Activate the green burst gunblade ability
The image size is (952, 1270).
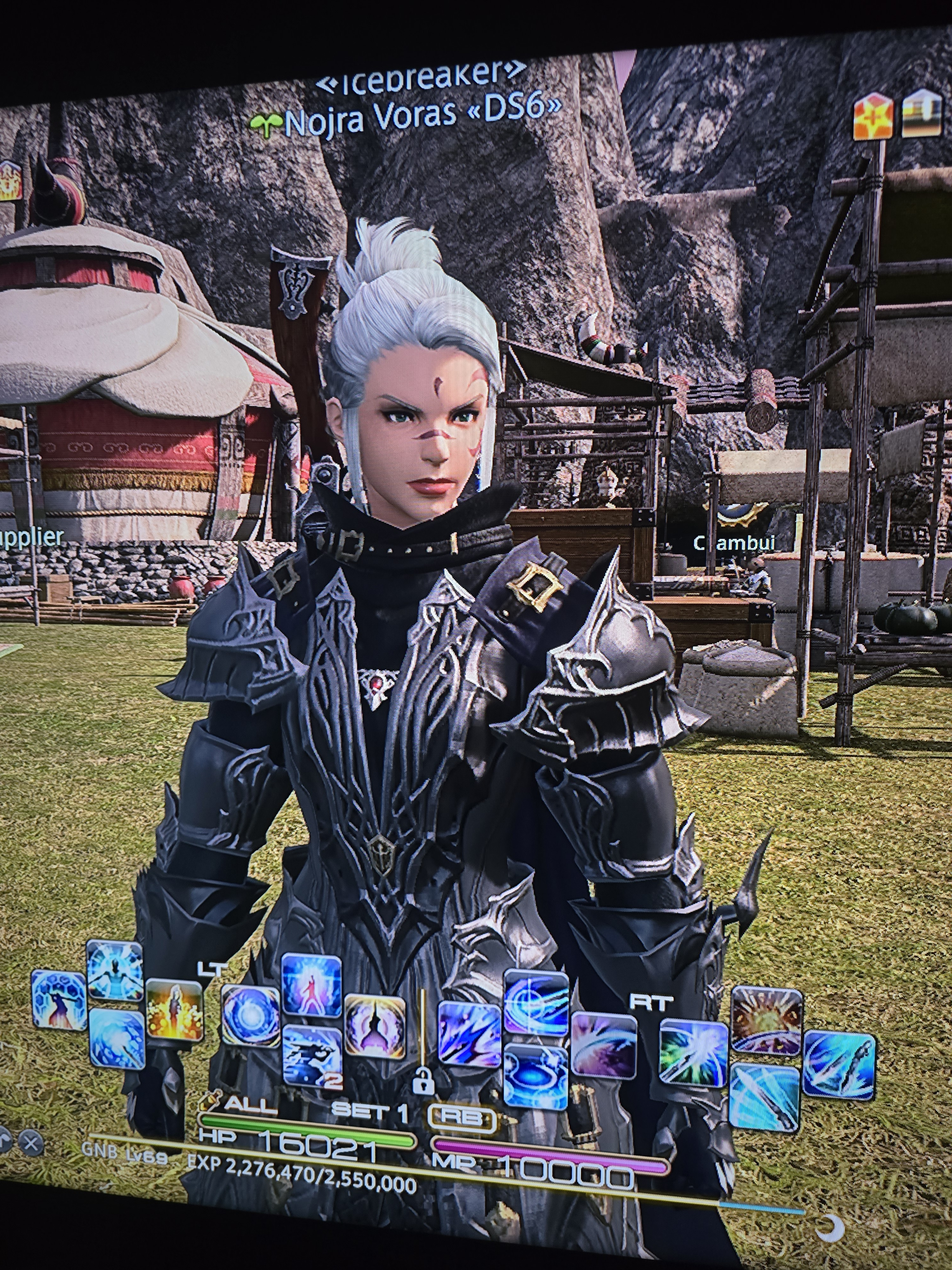click(x=694, y=1053)
